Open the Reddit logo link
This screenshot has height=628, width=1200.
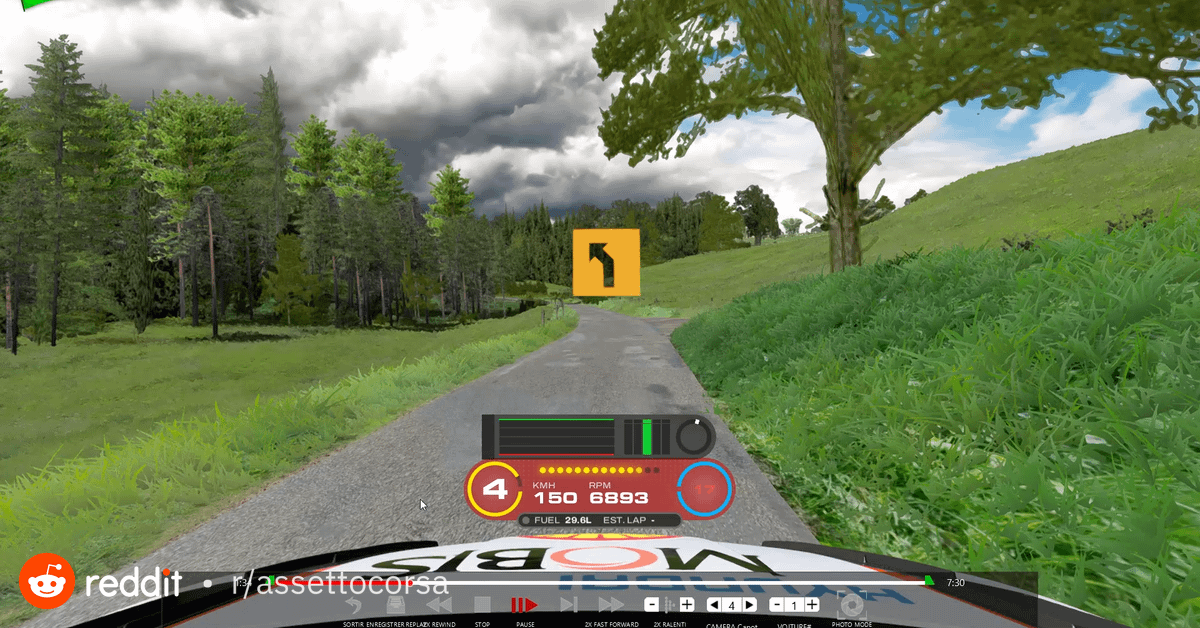click(x=43, y=580)
